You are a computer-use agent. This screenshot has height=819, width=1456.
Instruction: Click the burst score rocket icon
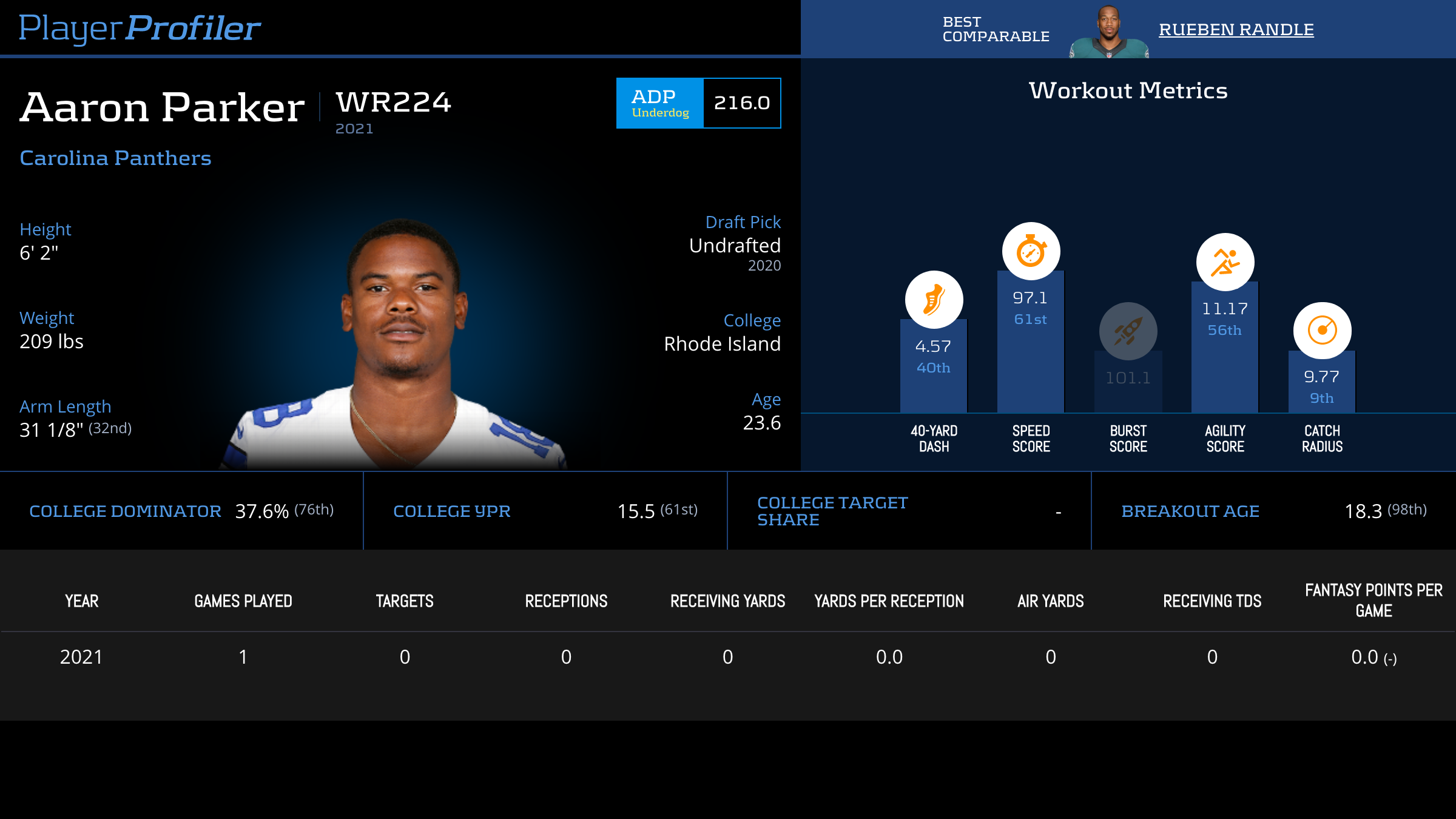pyautogui.click(x=1128, y=331)
